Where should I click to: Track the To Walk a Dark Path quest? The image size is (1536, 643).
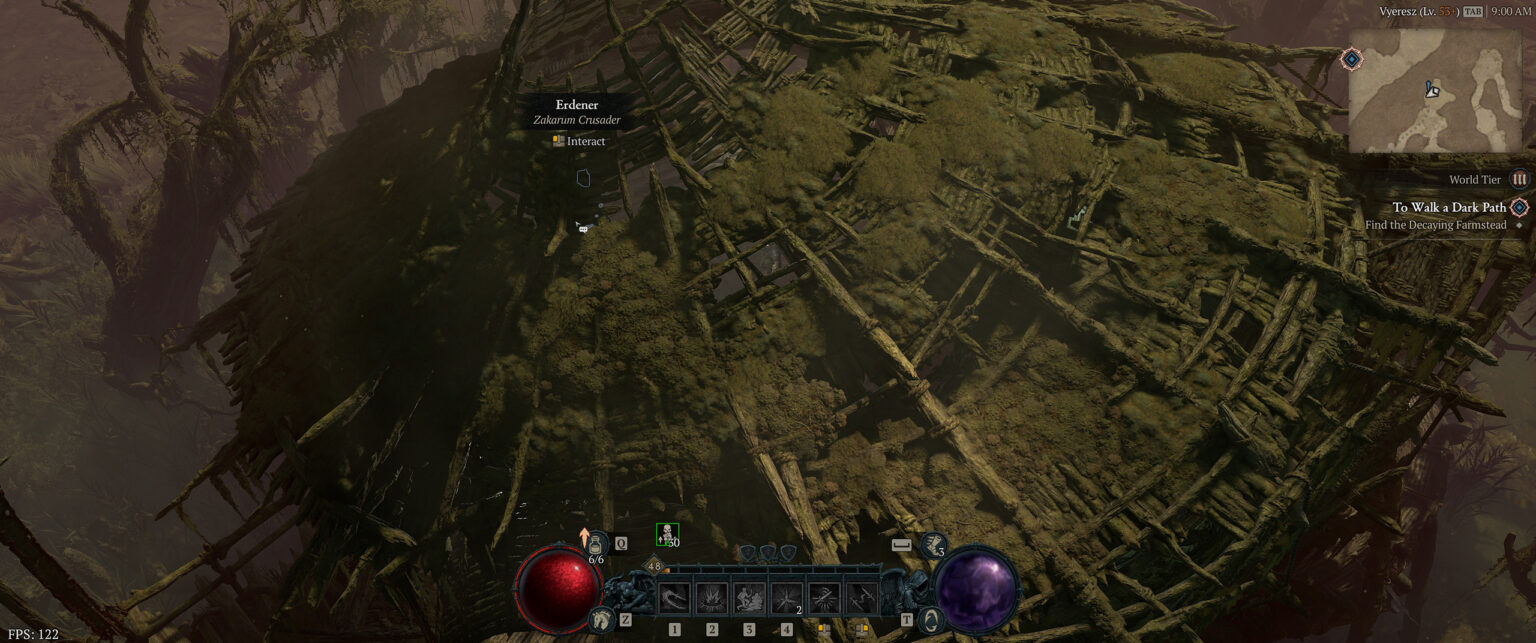[x=1449, y=208]
